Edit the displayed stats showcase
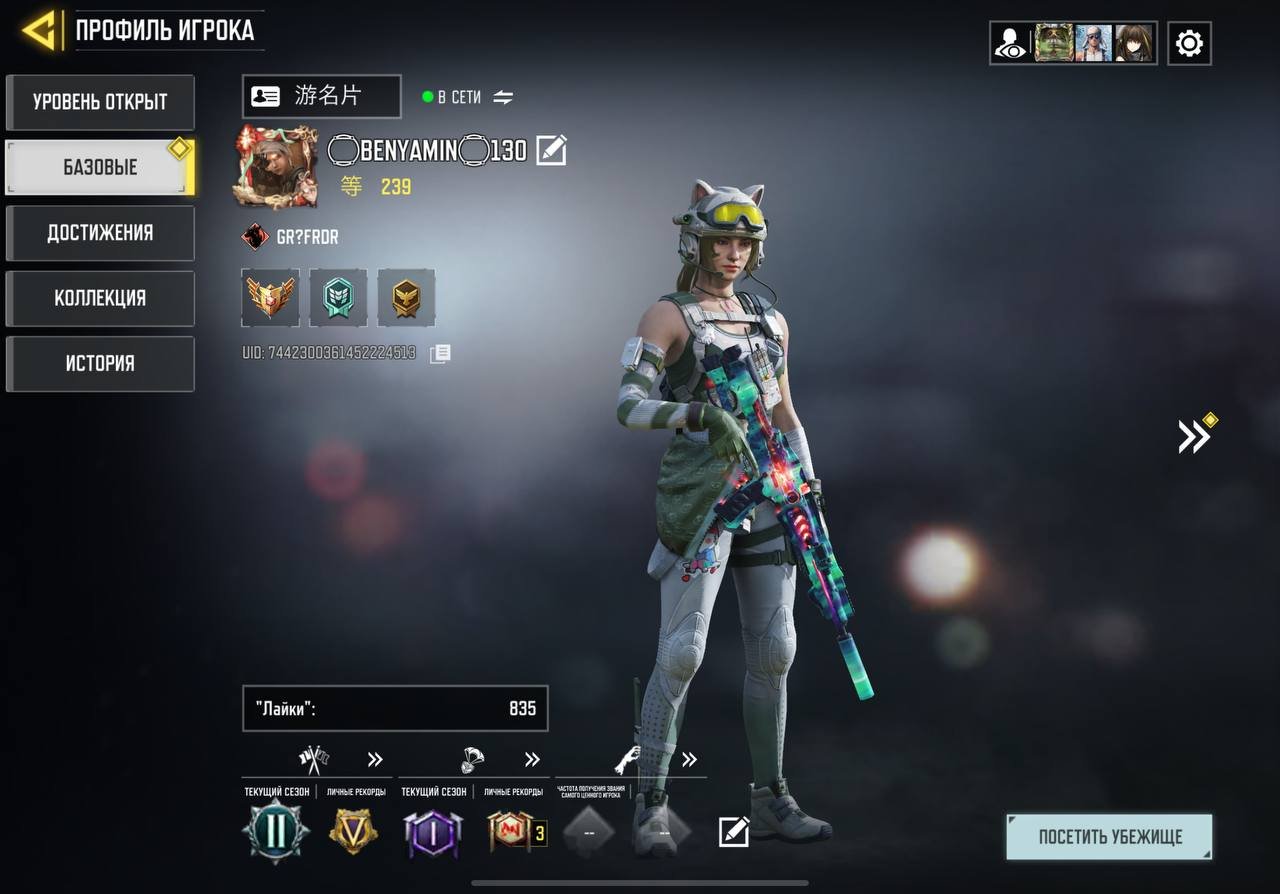Image resolution: width=1280 pixels, height=894 pixels. click(x=734, y=832)
